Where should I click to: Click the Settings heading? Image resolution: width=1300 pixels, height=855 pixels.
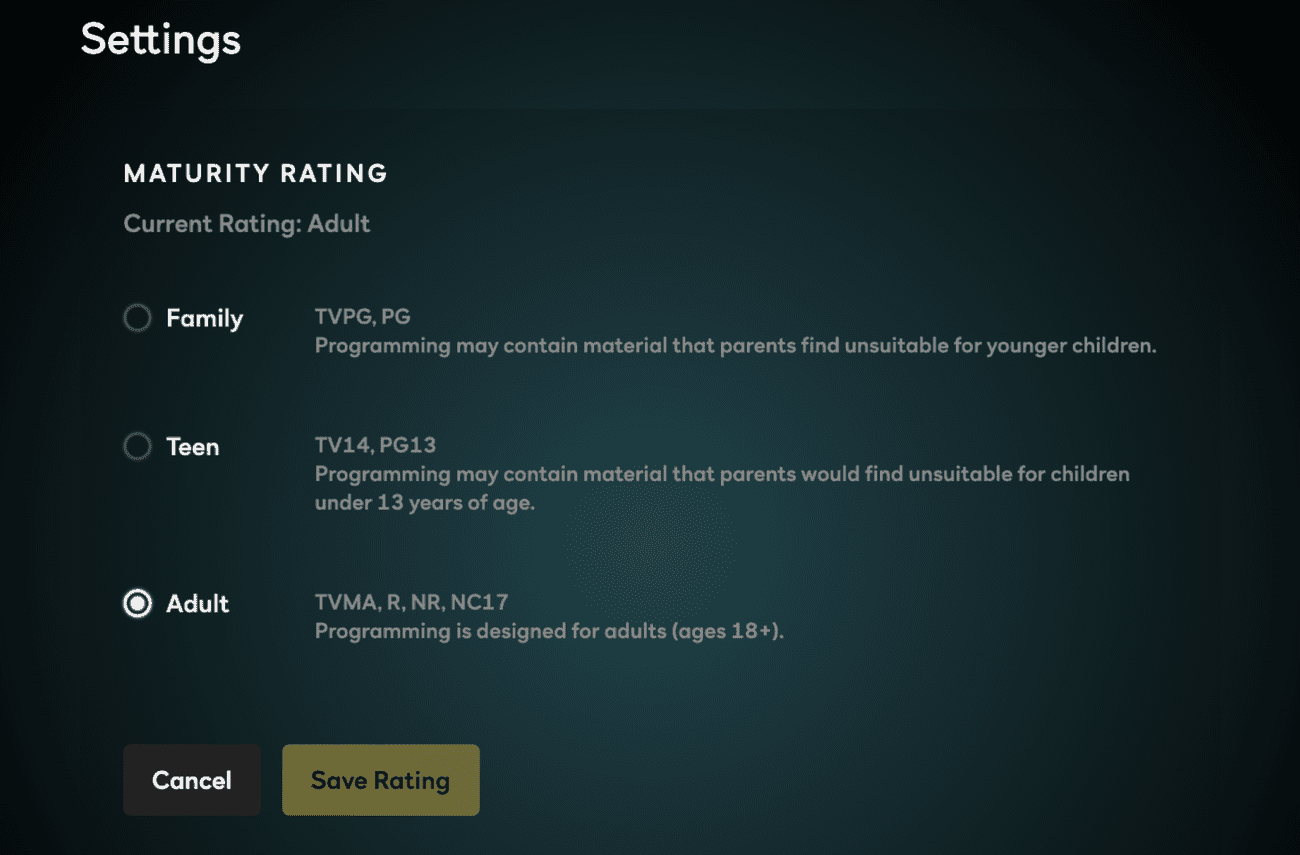(160, 40)
